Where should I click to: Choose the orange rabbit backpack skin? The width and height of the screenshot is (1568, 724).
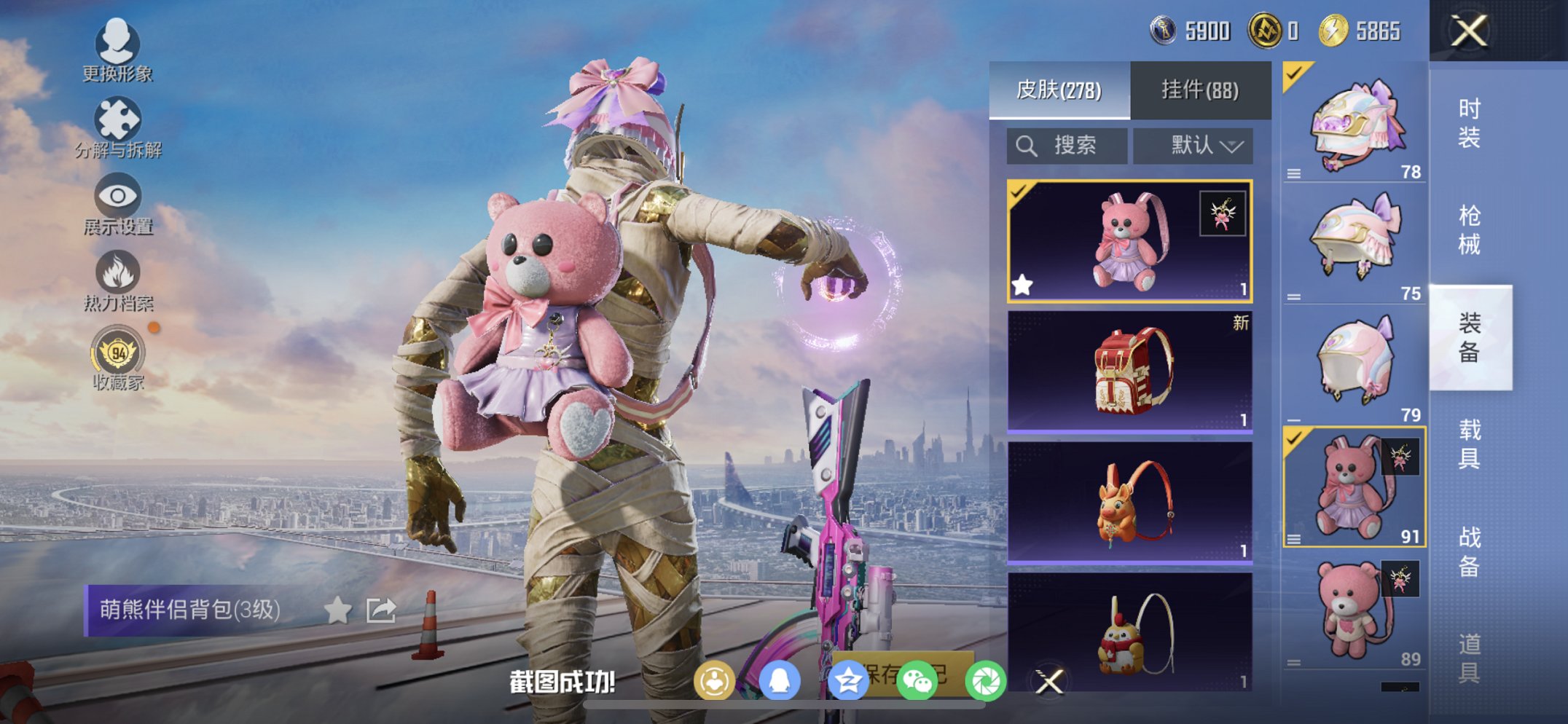tap(1129, 503)
